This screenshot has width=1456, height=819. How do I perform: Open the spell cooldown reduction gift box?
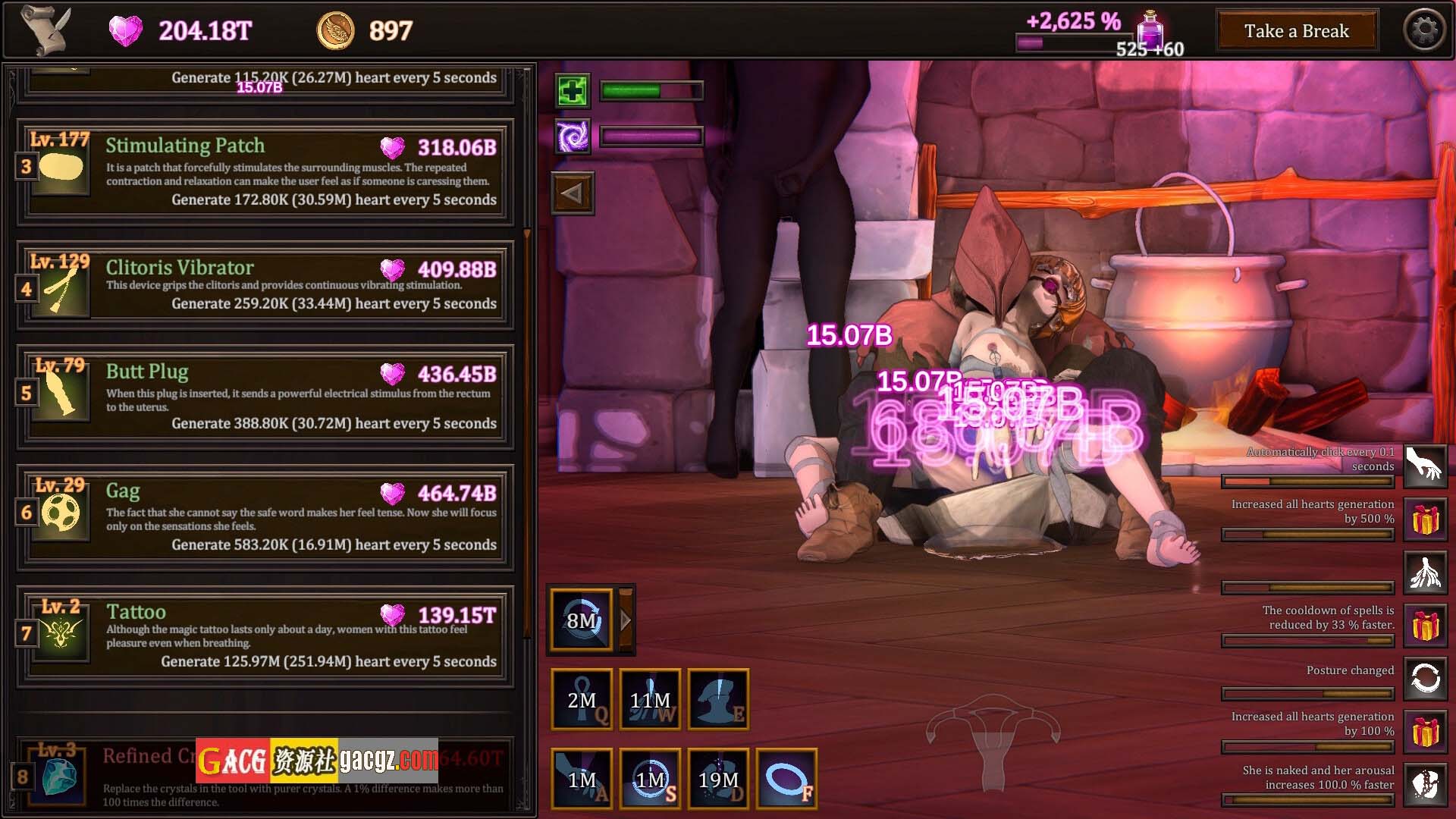[1425, 626]
